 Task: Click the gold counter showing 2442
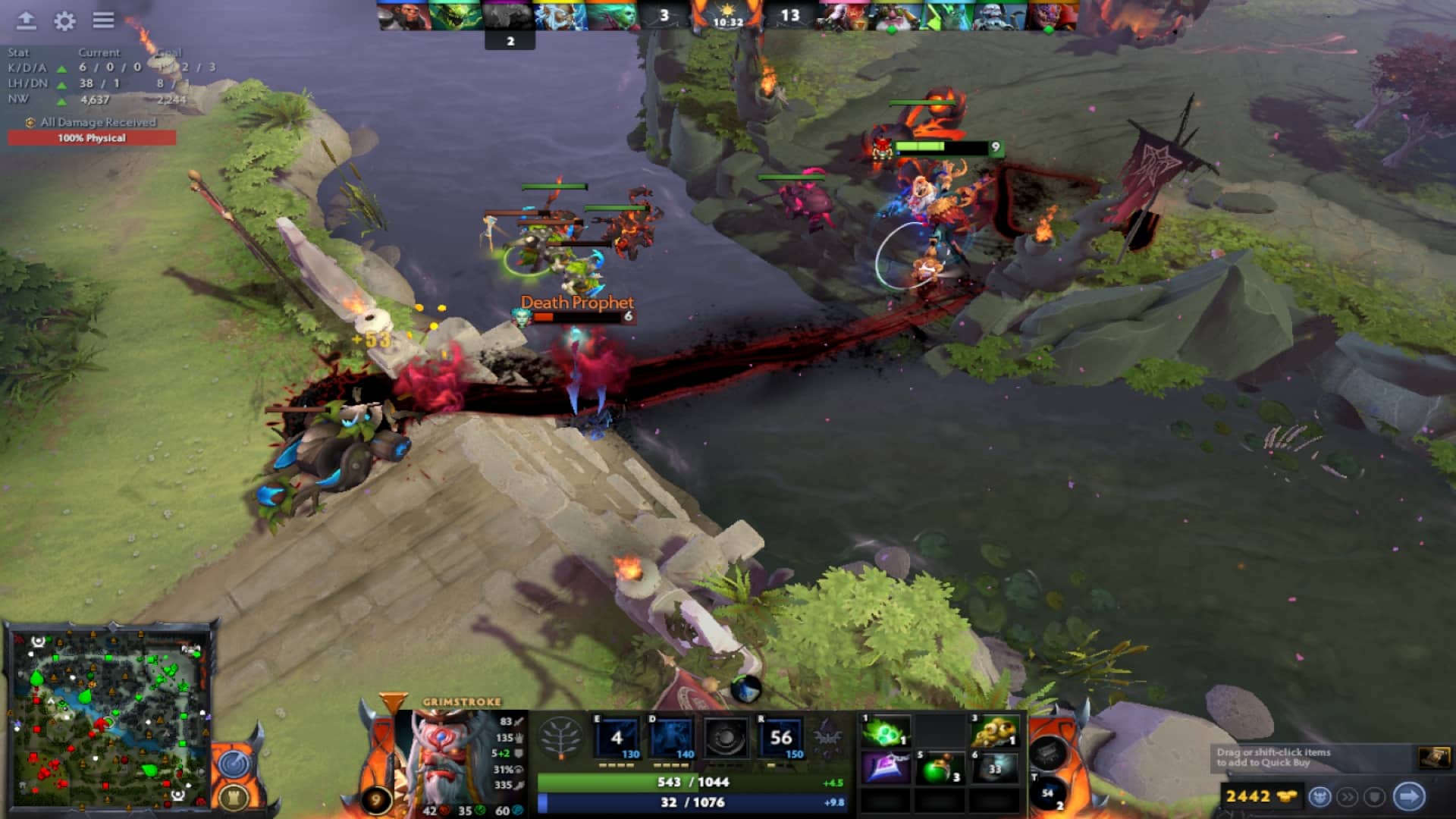point(1249,796)
